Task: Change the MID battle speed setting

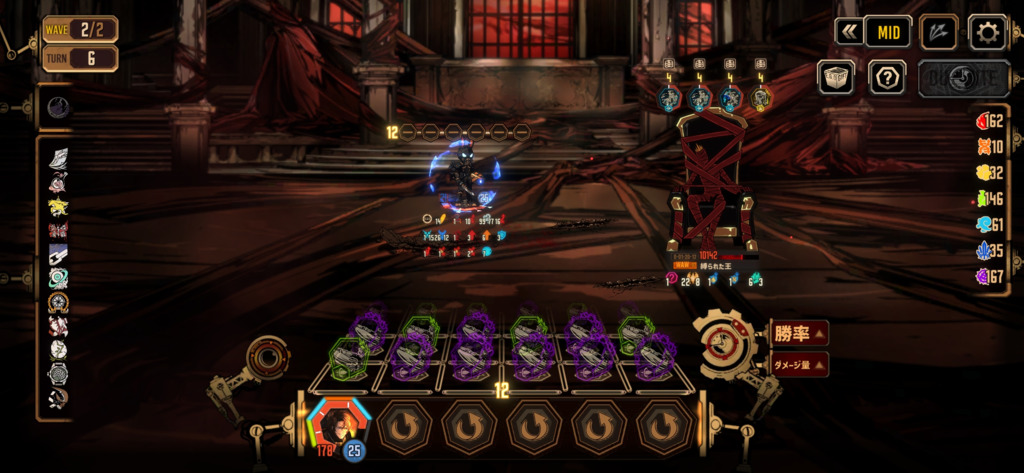Action: (x=887, y=32)
